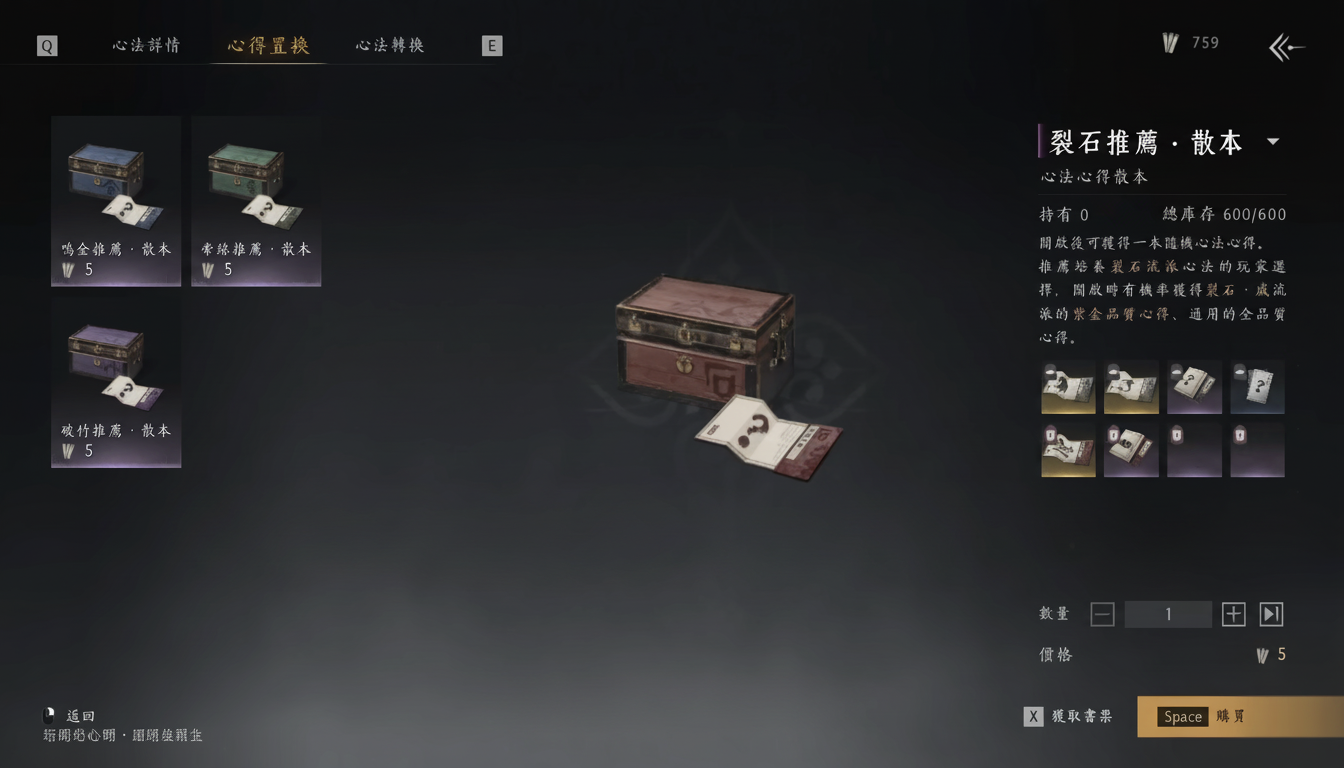This screenshot has height=768, width=1344.
Task: Click the currency icon beside the 759 balance
Action: (1168, 43)
